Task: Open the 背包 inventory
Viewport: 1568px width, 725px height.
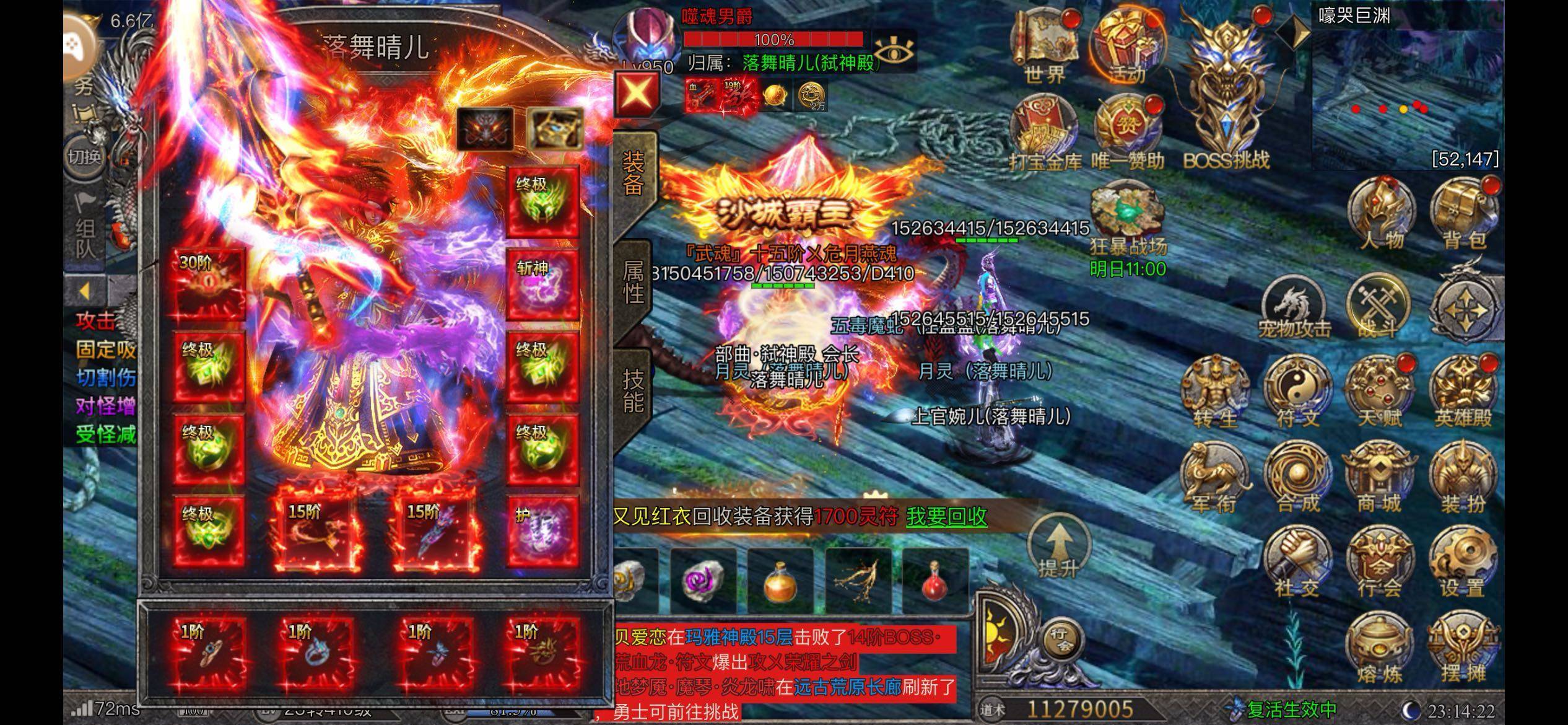Action: pyautogui.click(x=1463, y=213)
